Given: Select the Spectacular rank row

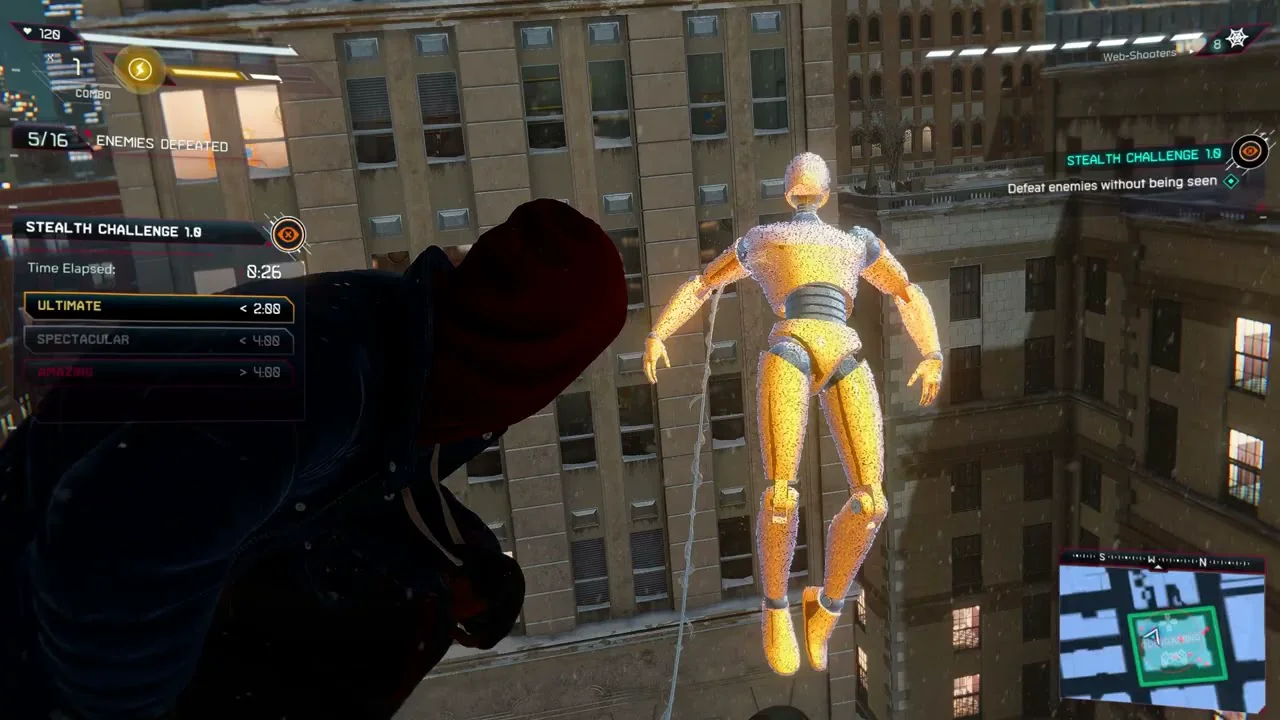Looking at the screenshot, I should tap(159, 340).
